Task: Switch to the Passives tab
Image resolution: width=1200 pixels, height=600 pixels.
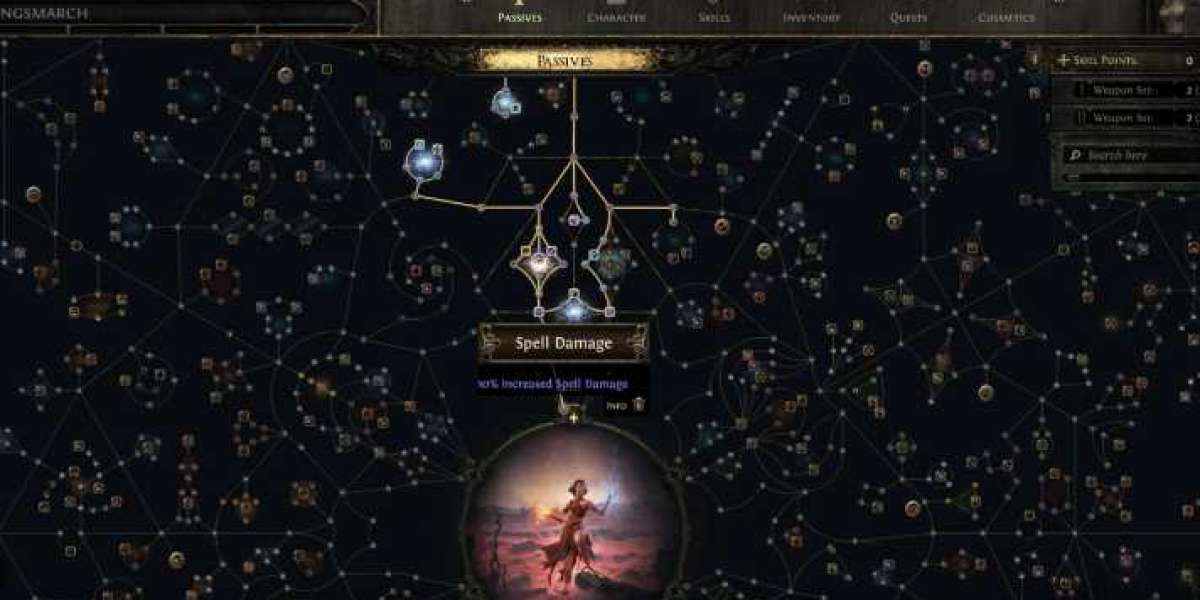Action: (x=518, y=17)
